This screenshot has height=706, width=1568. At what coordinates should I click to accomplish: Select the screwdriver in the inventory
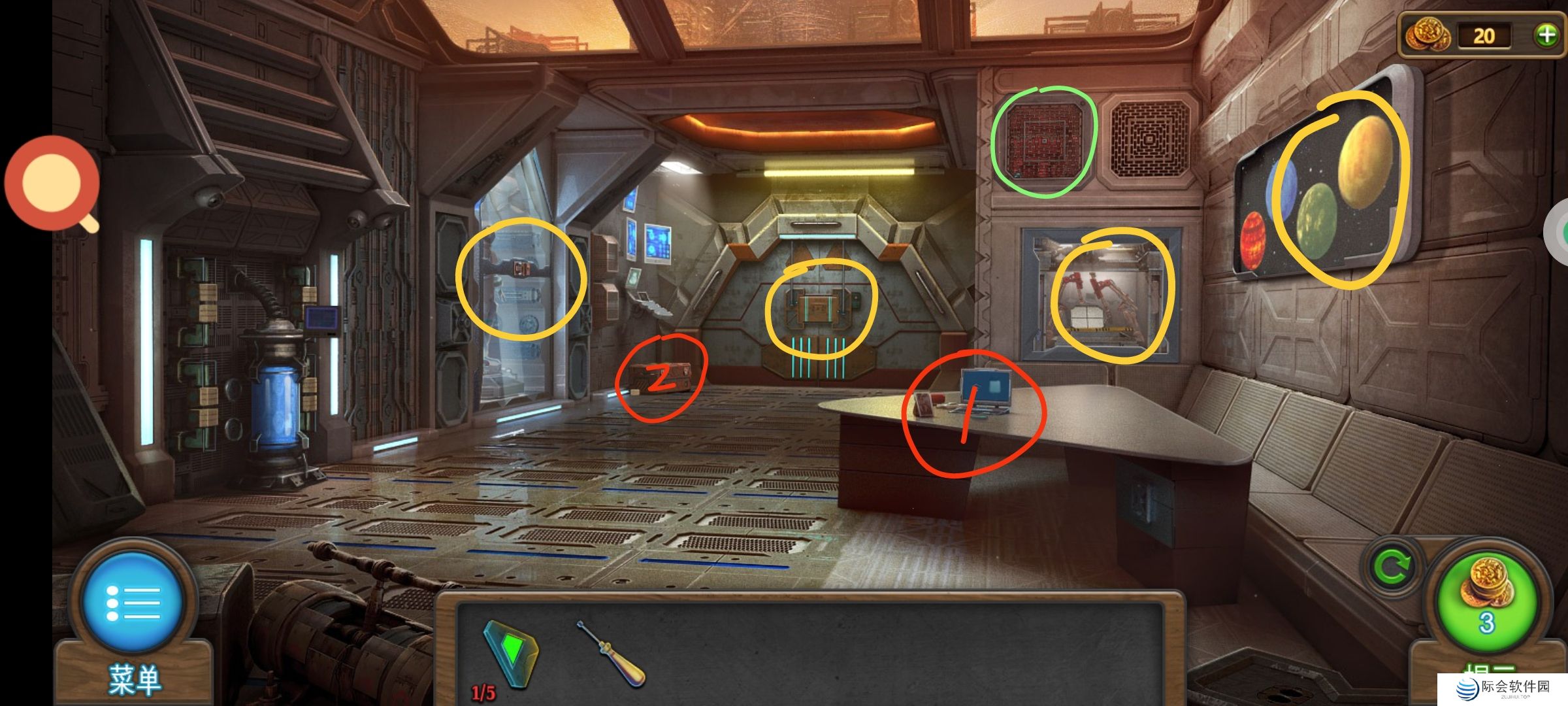pyautogui.click(x=611, y=654)
